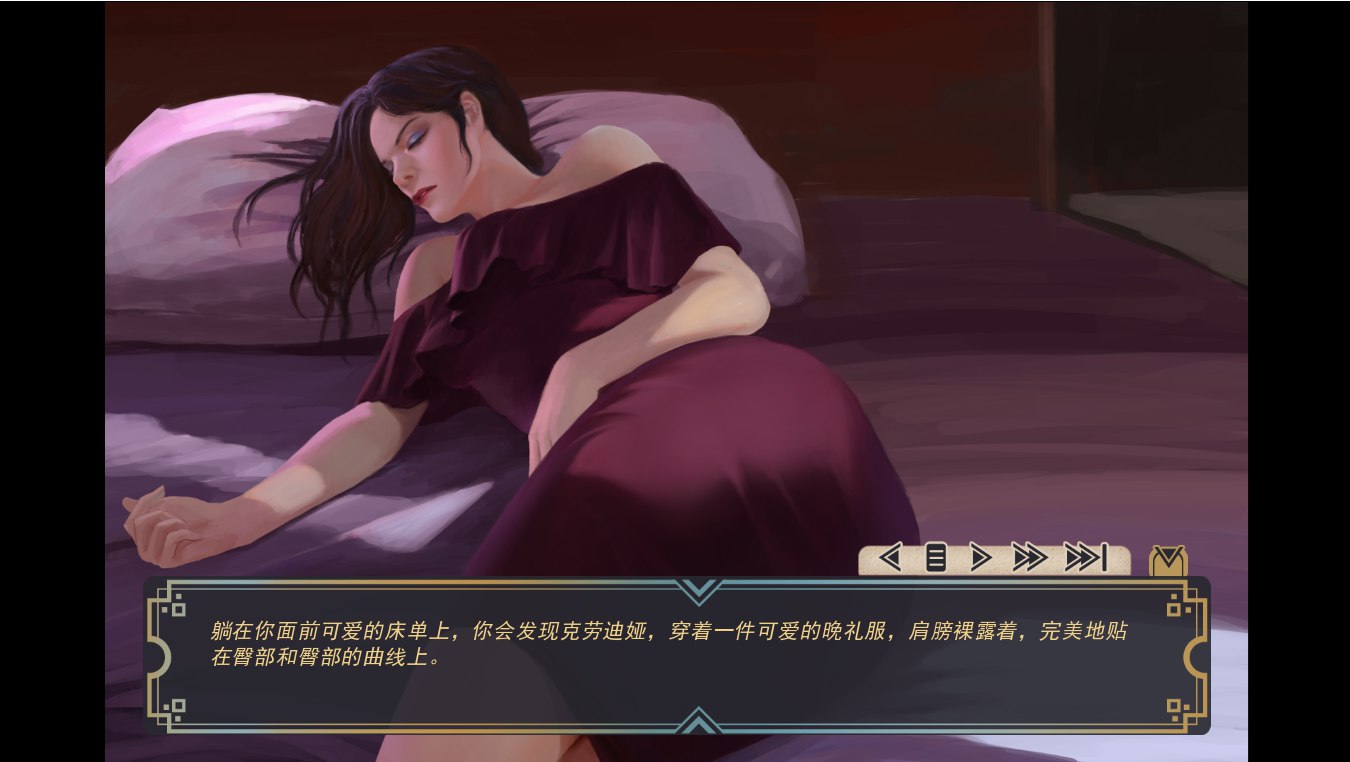Click the play triangle in the quick menu
The height and width of the screenshot is (762, 1350).
pos(980,558)
